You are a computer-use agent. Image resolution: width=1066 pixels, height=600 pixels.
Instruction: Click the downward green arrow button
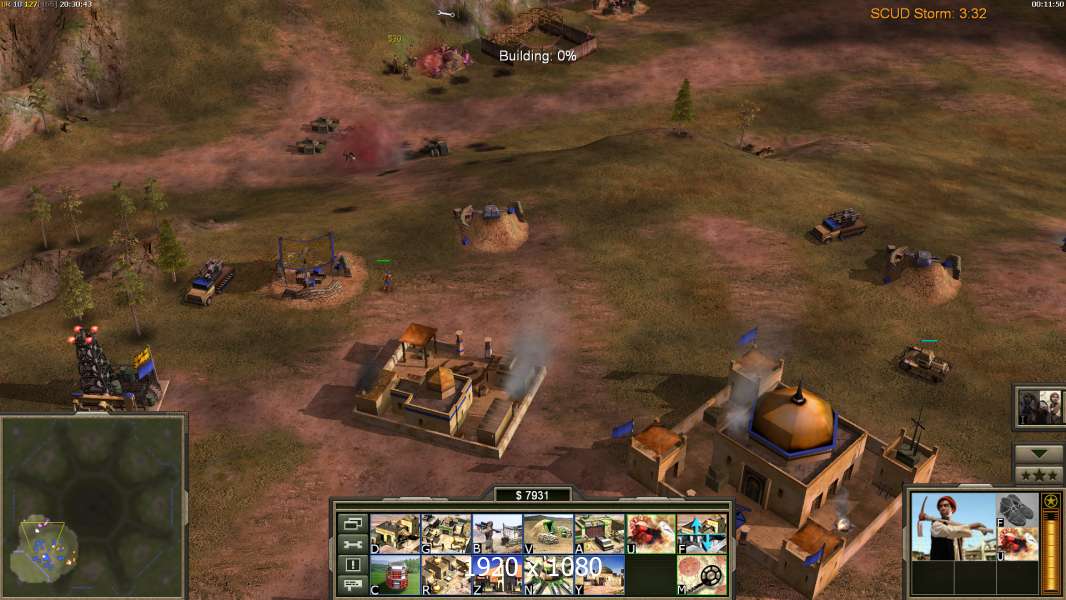pos(1038,454)
